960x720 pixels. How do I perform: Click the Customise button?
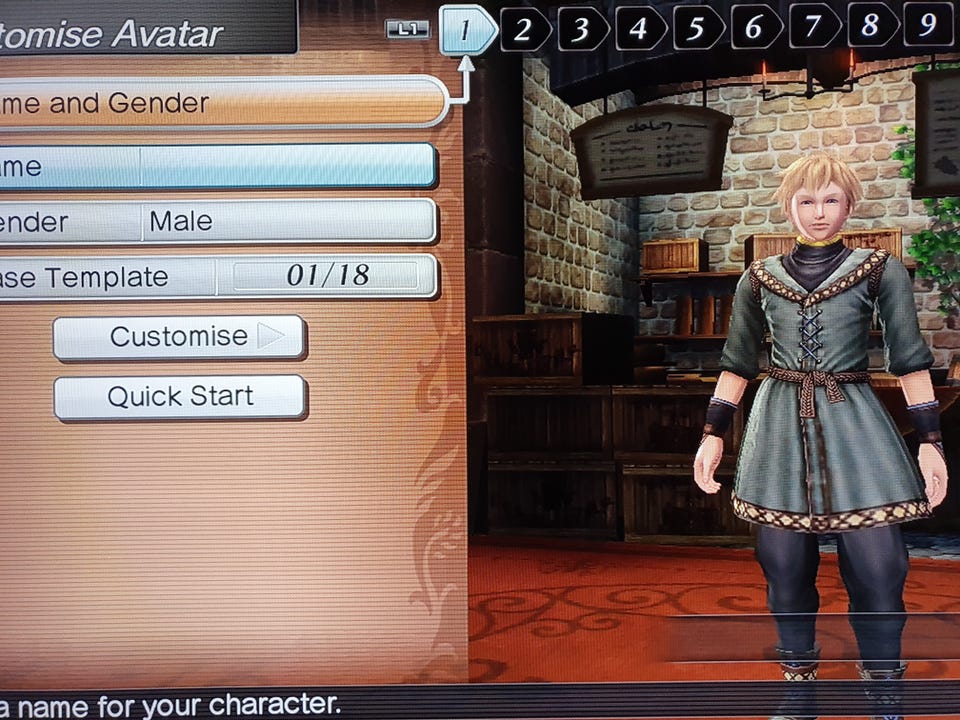180,337
